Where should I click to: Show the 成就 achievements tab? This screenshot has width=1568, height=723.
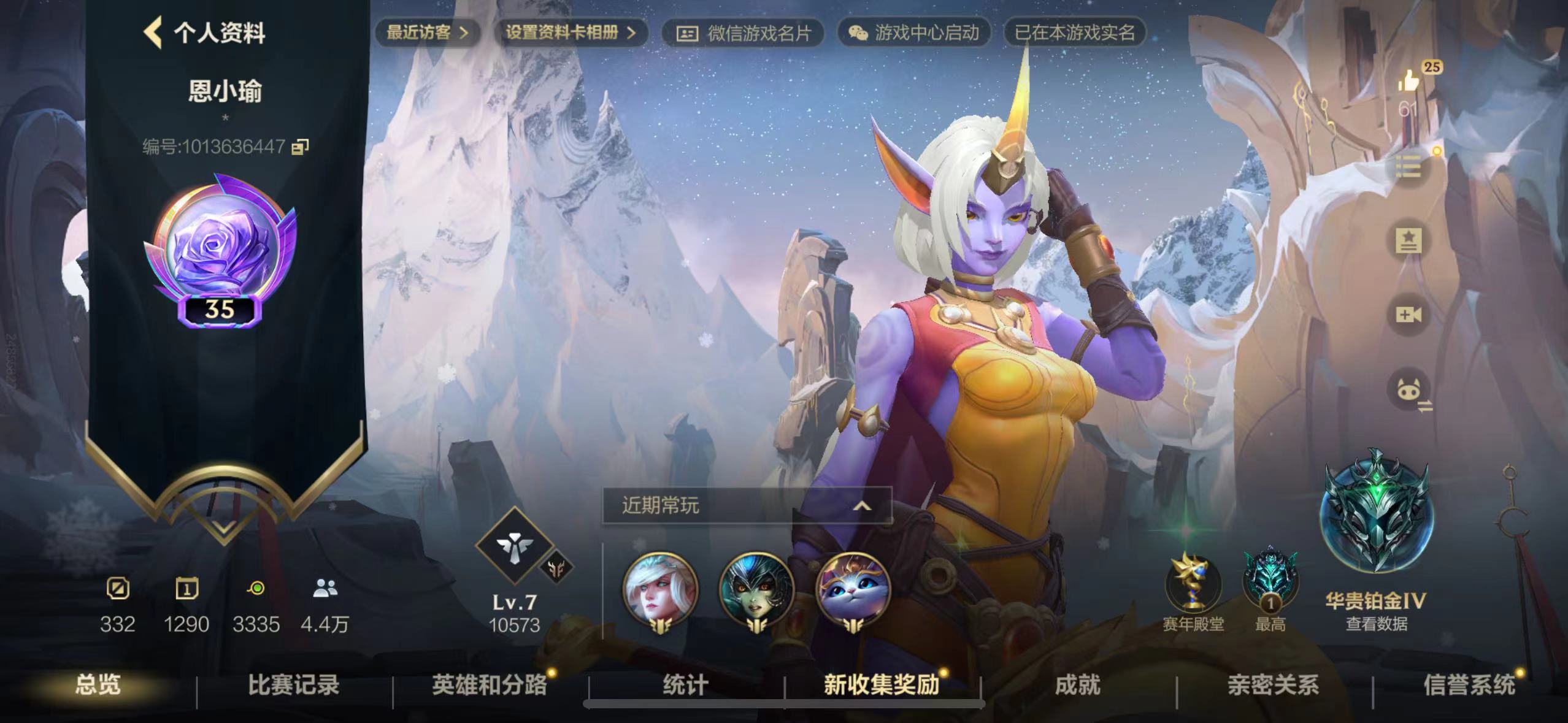pos(1077,685)
